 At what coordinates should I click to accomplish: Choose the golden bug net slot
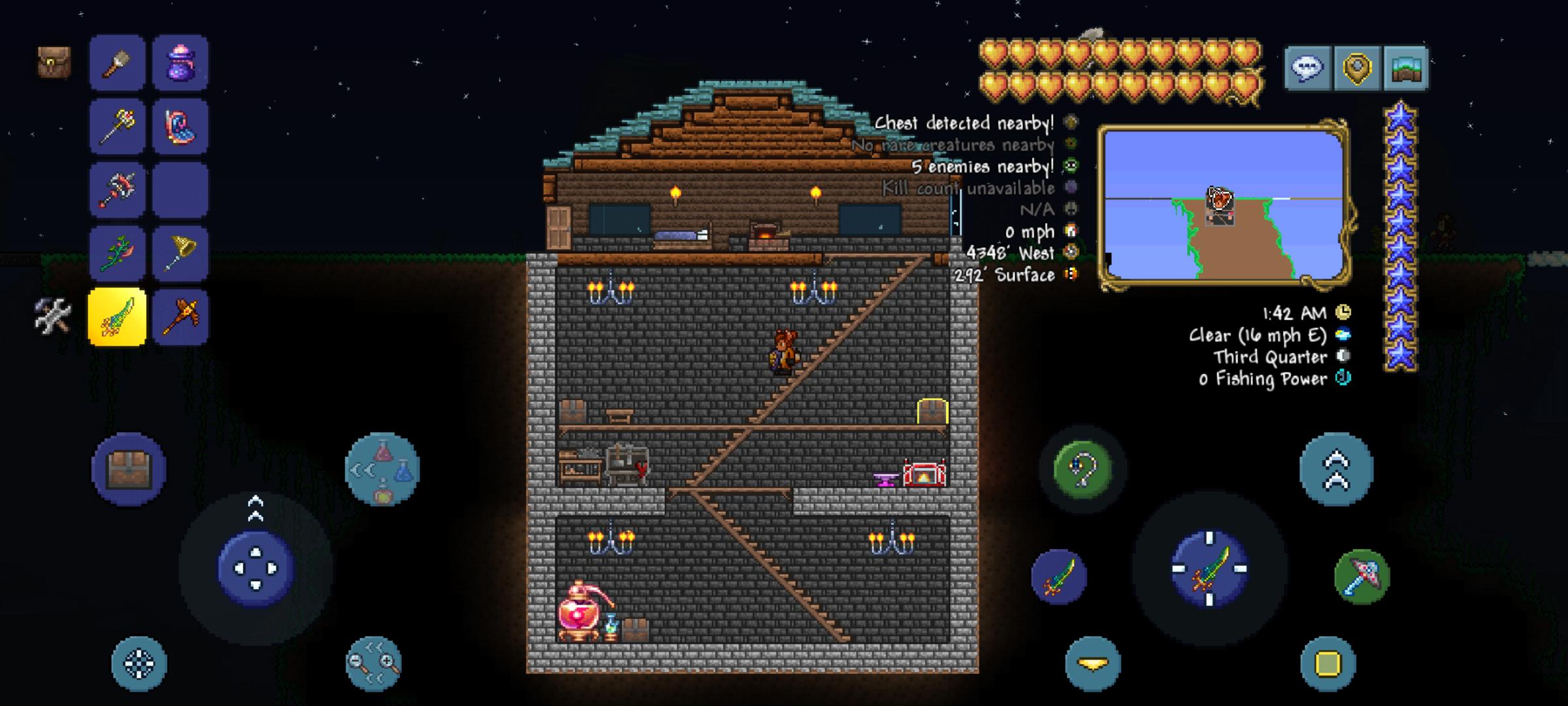180,253
